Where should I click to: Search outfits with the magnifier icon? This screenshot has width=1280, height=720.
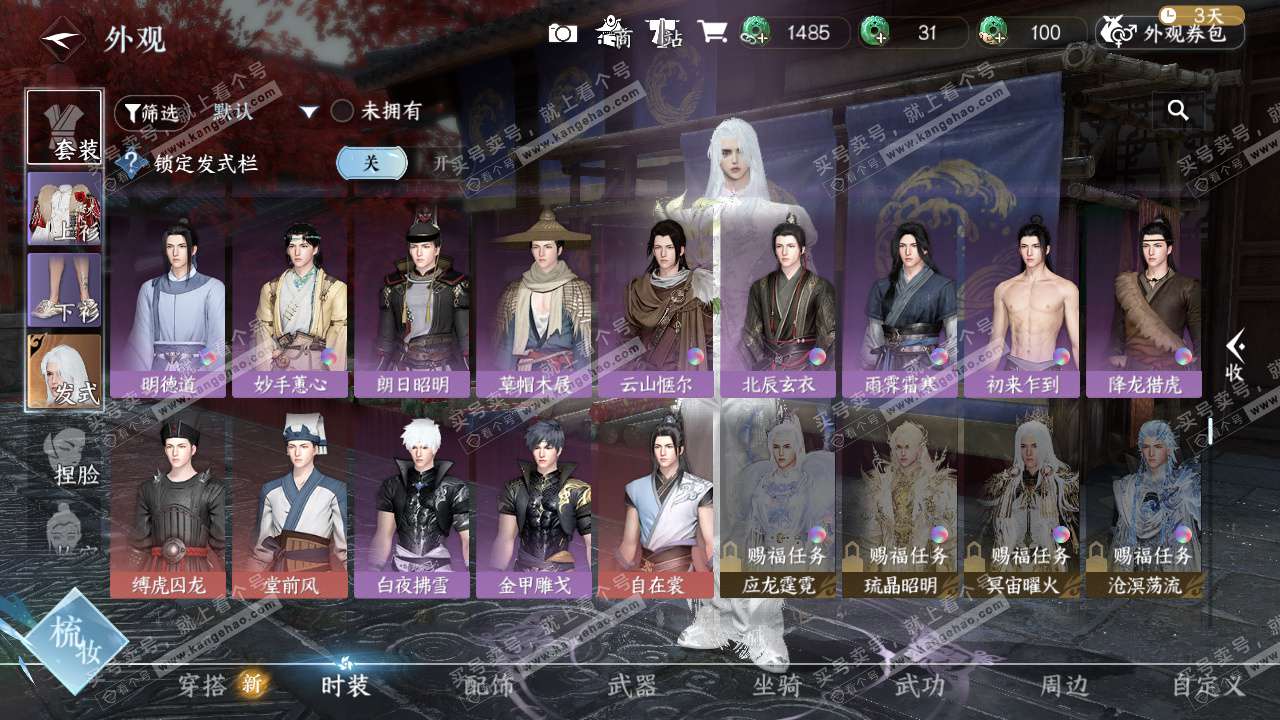1178,111
